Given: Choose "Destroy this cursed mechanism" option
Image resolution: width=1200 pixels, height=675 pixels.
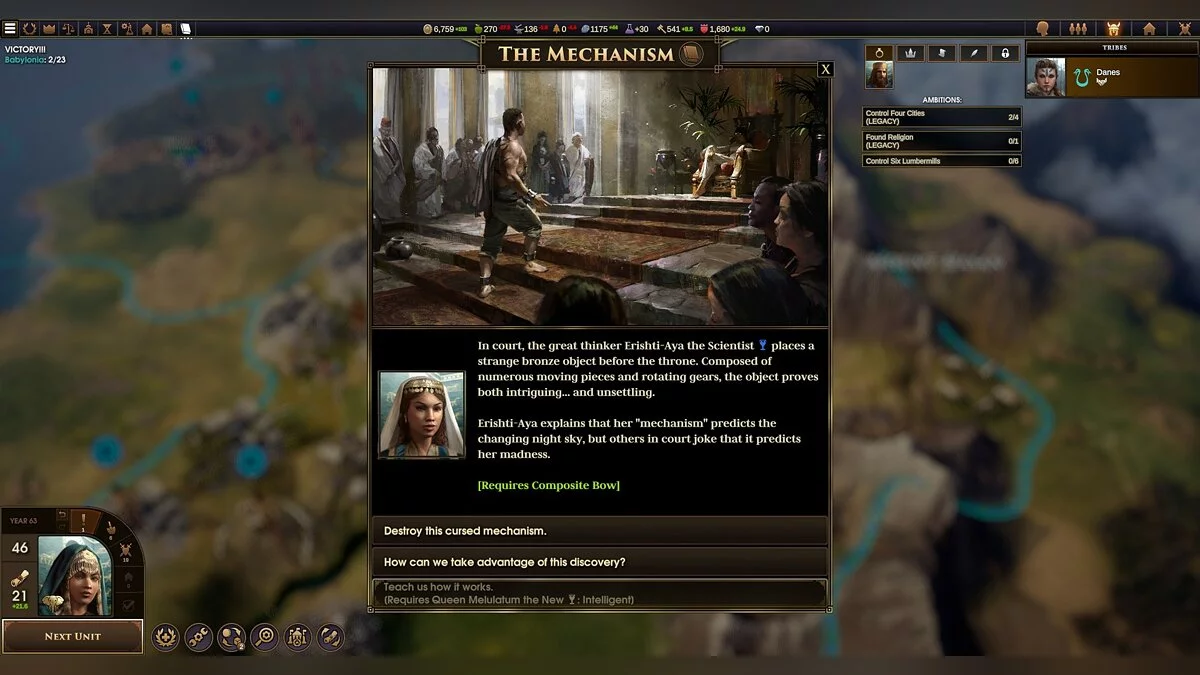Looking at the screenshot, I should (599, 531).
